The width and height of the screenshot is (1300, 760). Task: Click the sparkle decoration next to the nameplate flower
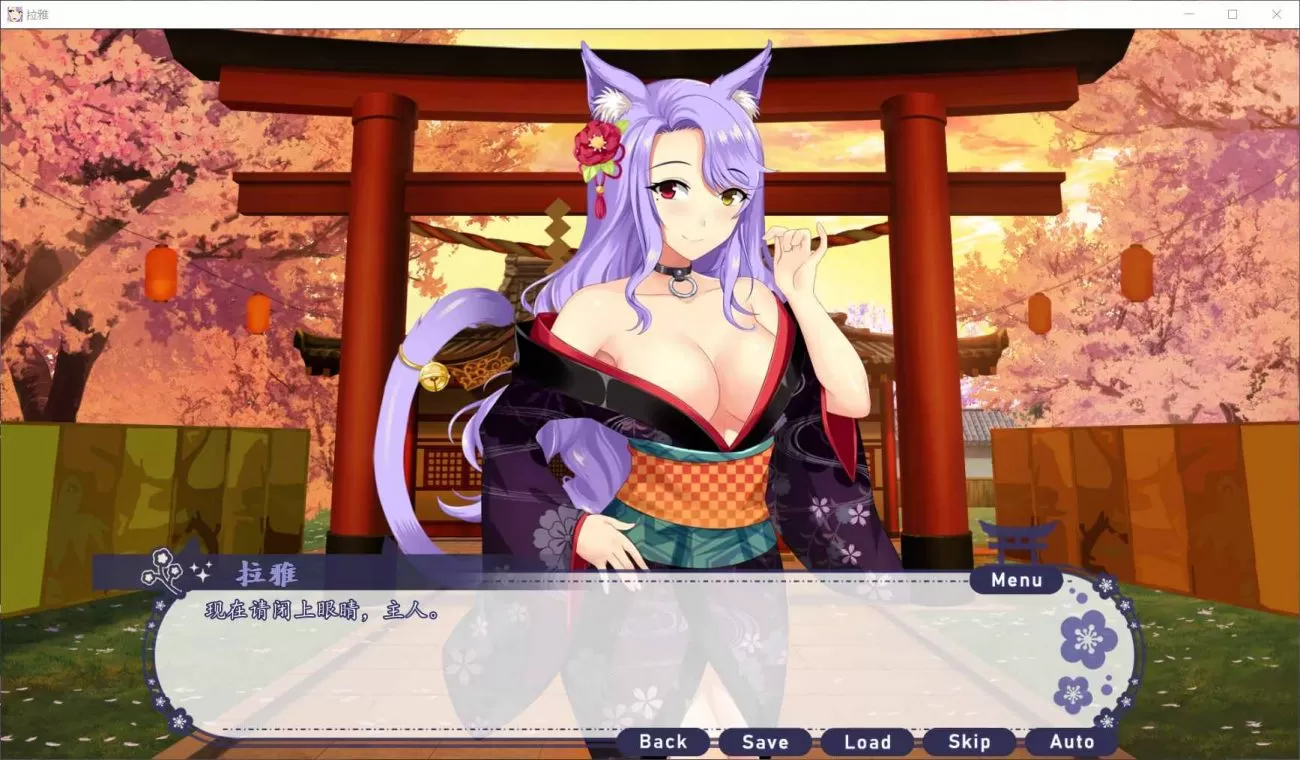pos(200,570)
